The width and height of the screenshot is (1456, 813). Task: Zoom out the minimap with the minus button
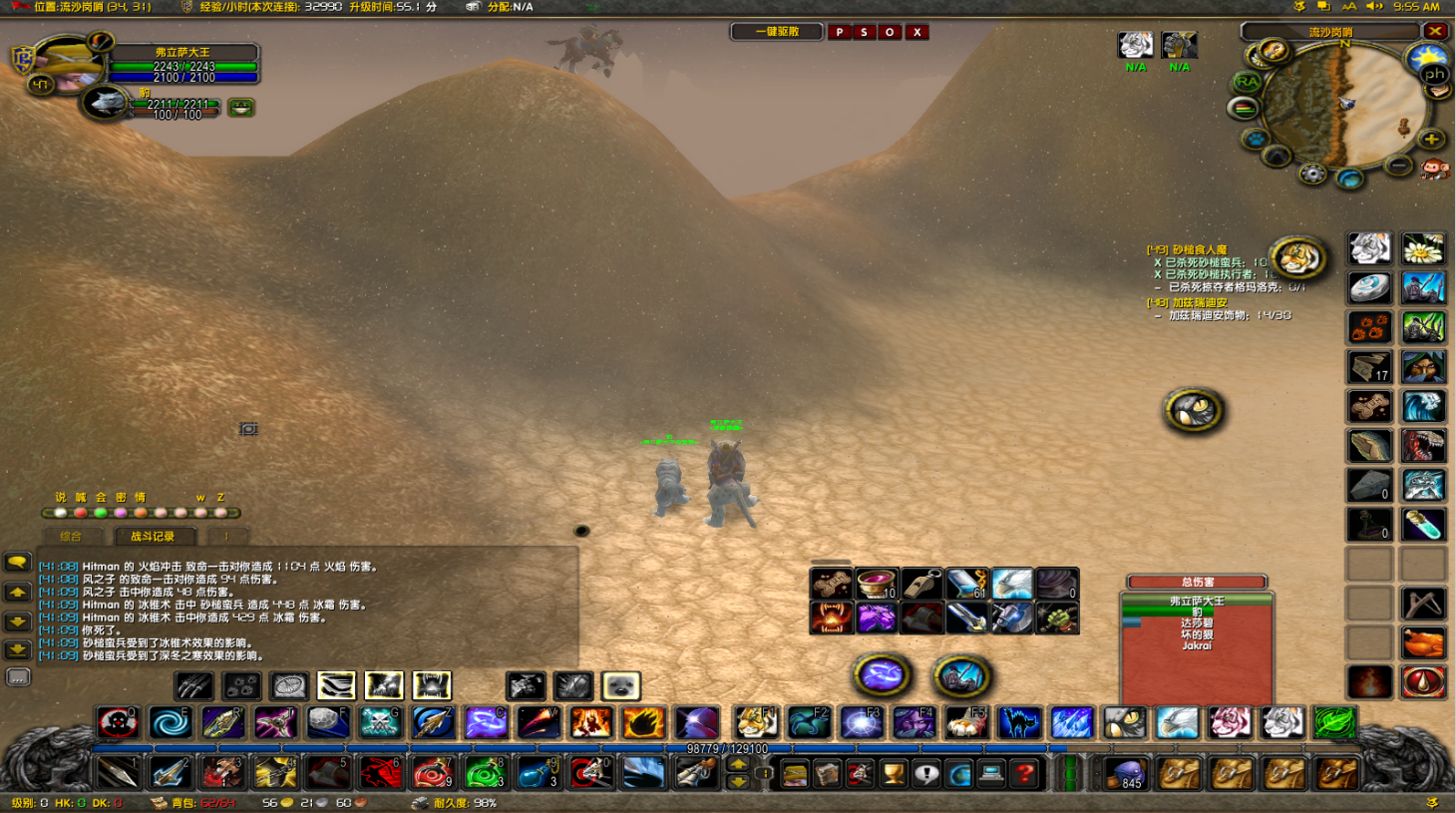(1399, 165)
